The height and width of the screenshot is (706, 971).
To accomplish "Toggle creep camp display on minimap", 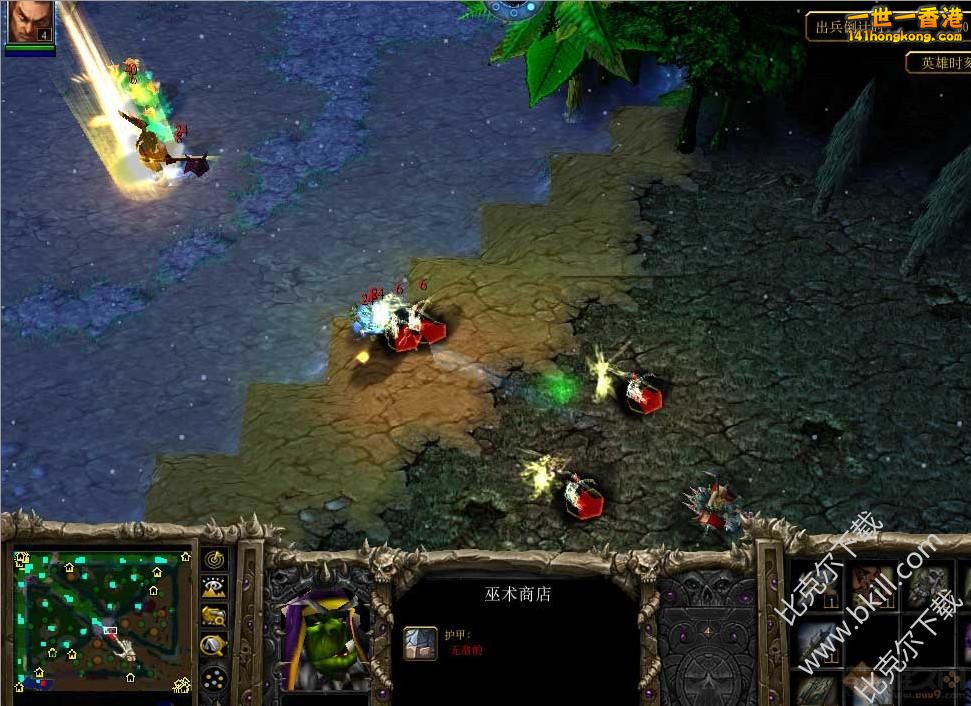I will coord(214,646).
